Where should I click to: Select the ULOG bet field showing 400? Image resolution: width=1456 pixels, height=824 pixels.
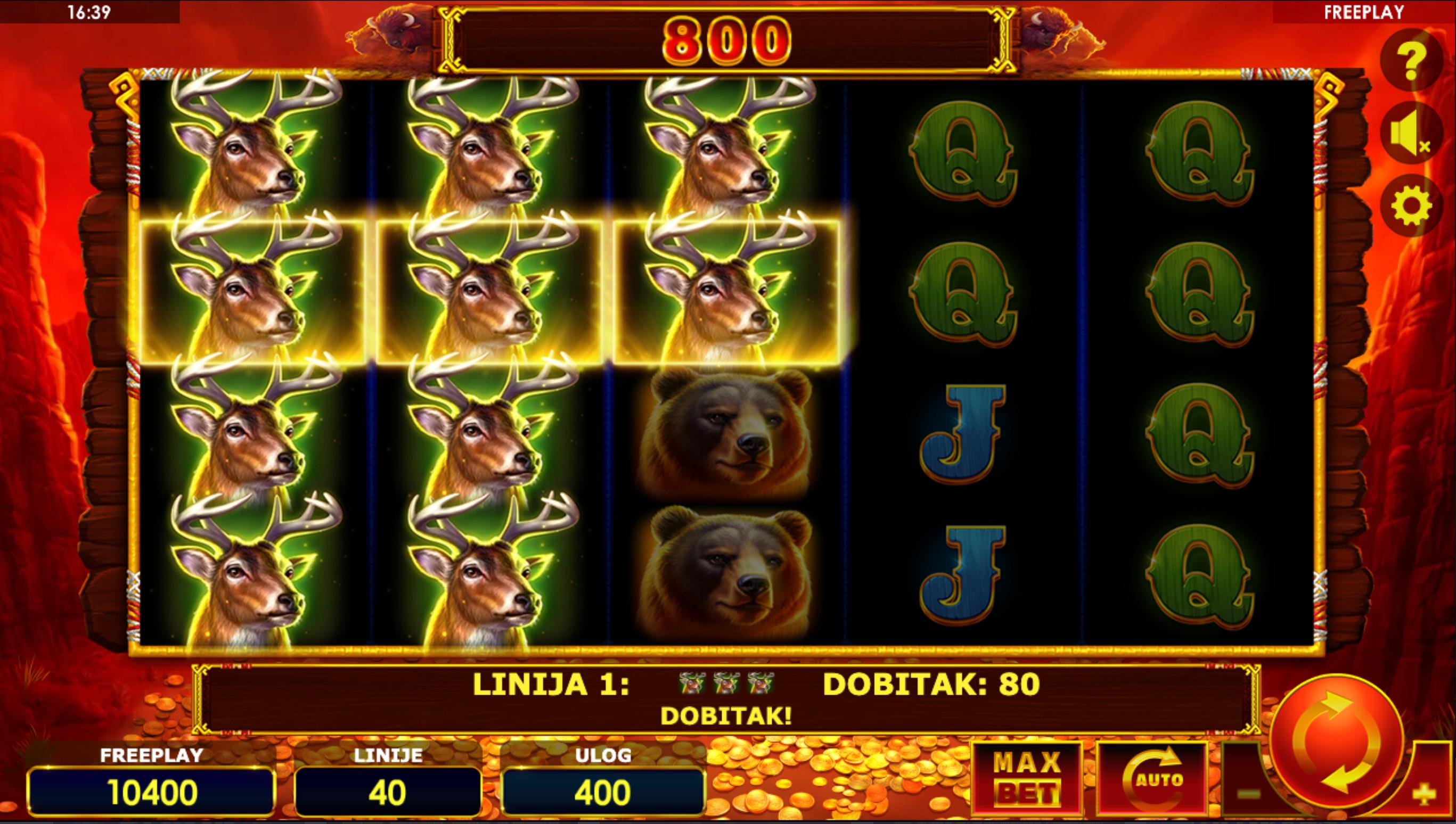[603, 791]
